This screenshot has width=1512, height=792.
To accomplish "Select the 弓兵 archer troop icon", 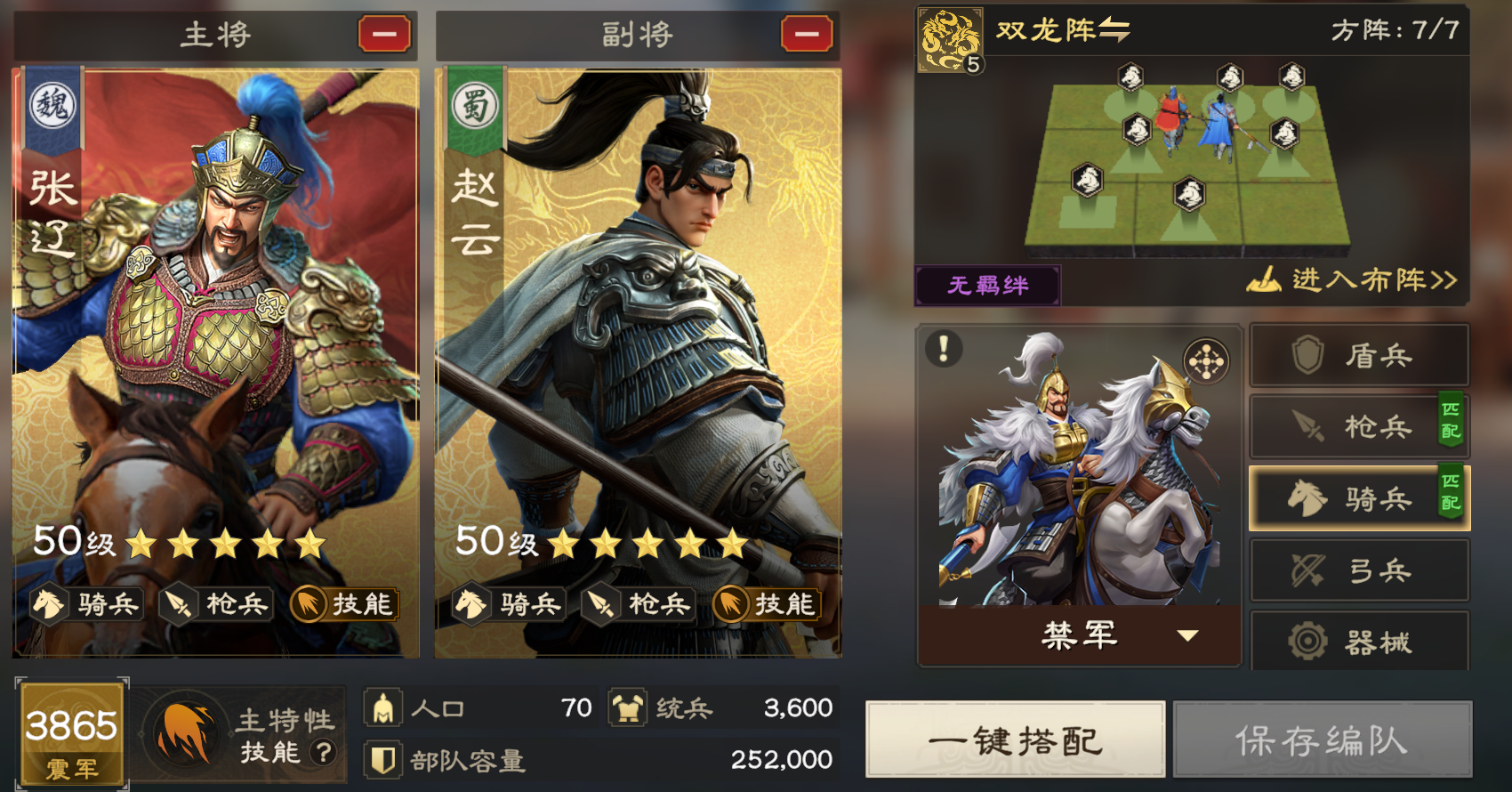I will pyautogui.click(x=1358, y=570).
